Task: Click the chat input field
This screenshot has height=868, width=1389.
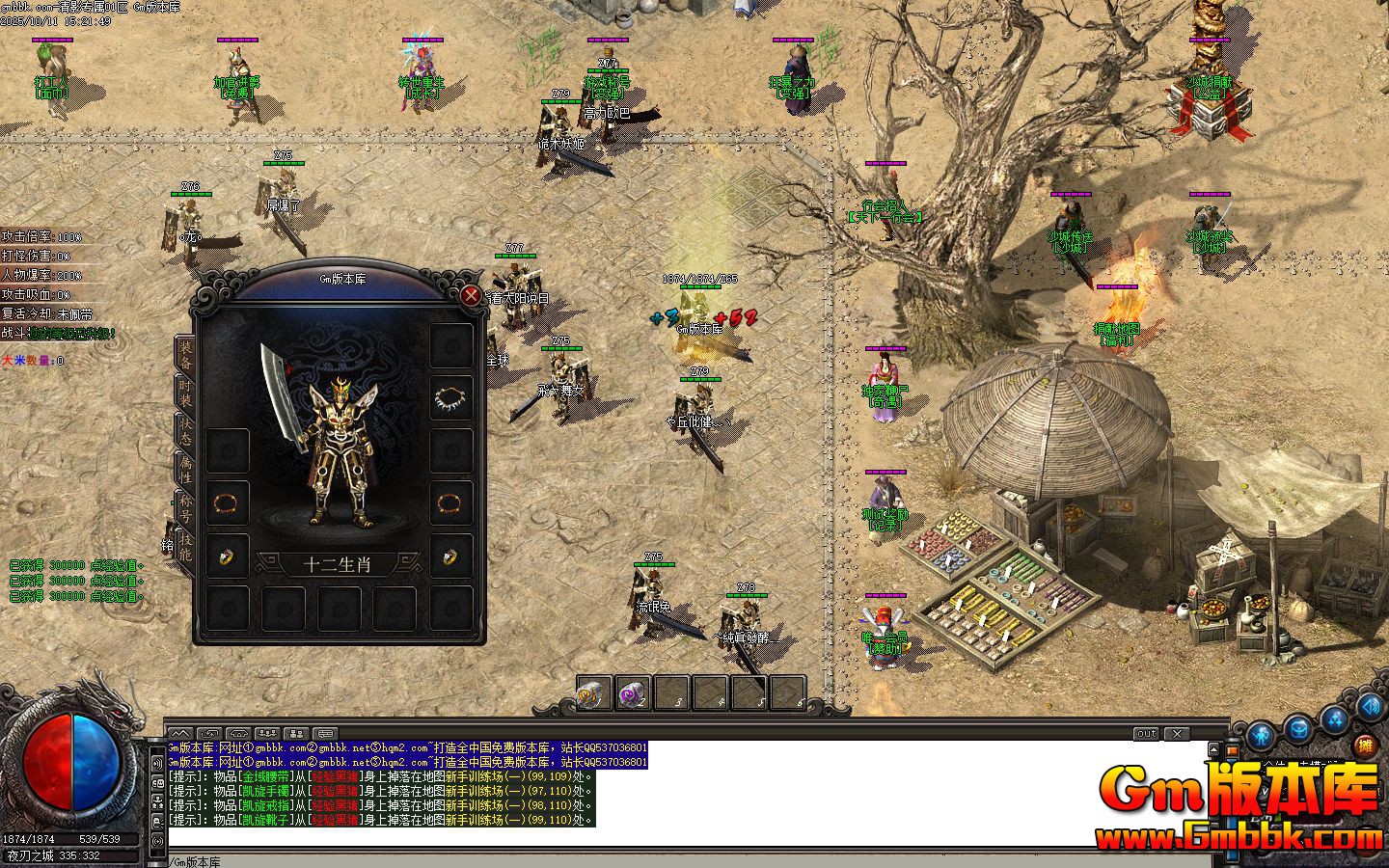Action: click(x=675, y=861)
